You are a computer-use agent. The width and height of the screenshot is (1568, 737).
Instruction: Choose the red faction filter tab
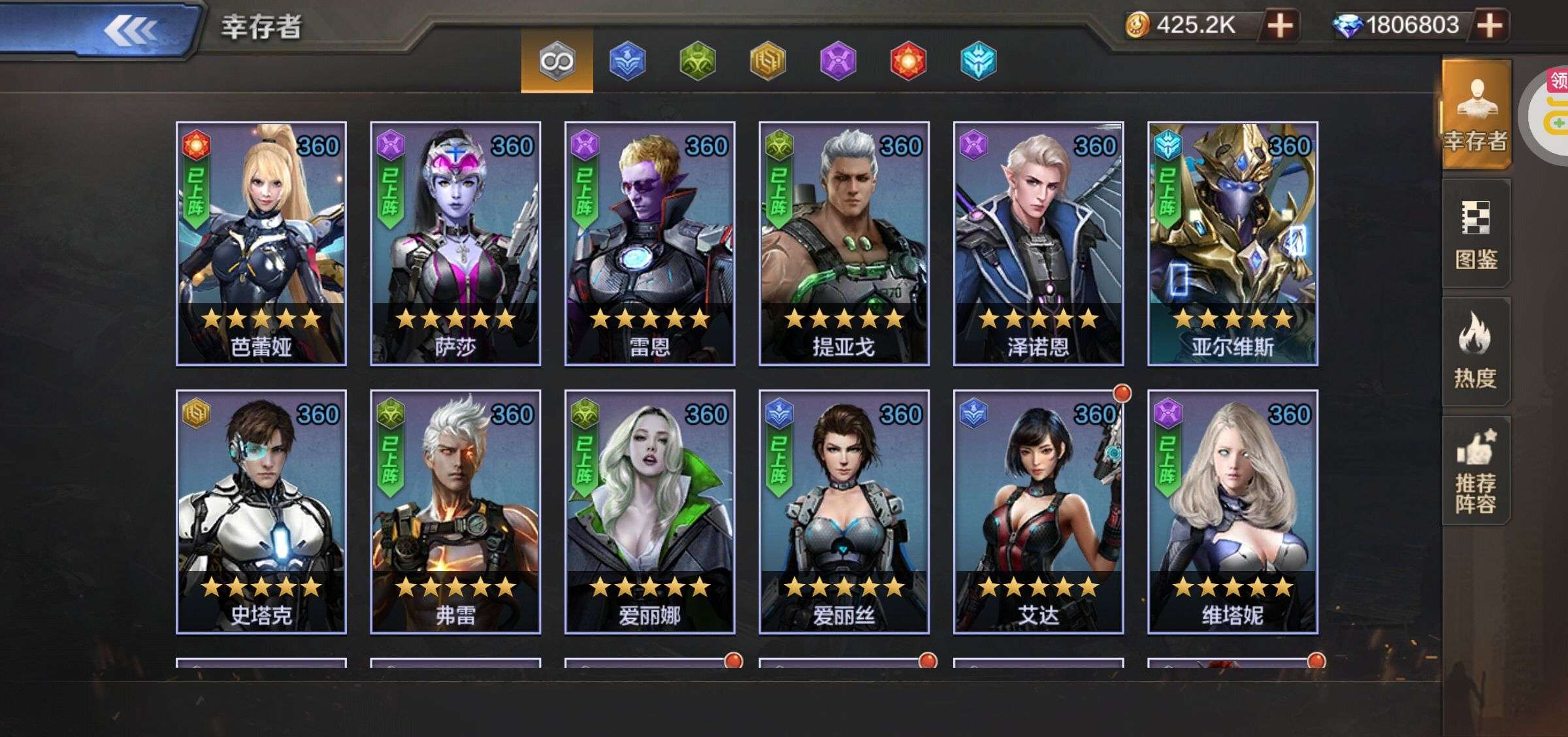[x=908, y=61]
